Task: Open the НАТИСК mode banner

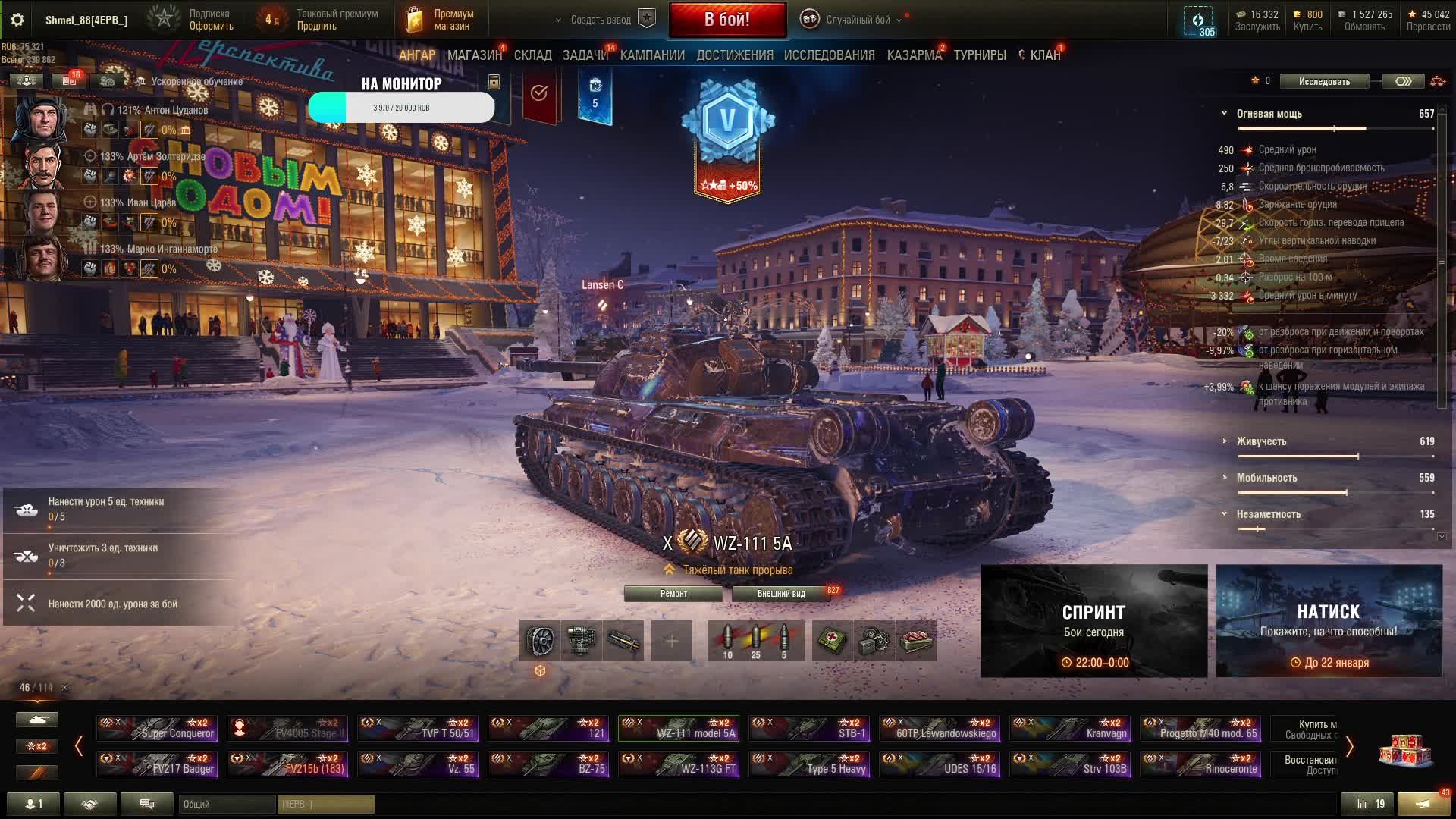Action: coord(1329,620)
